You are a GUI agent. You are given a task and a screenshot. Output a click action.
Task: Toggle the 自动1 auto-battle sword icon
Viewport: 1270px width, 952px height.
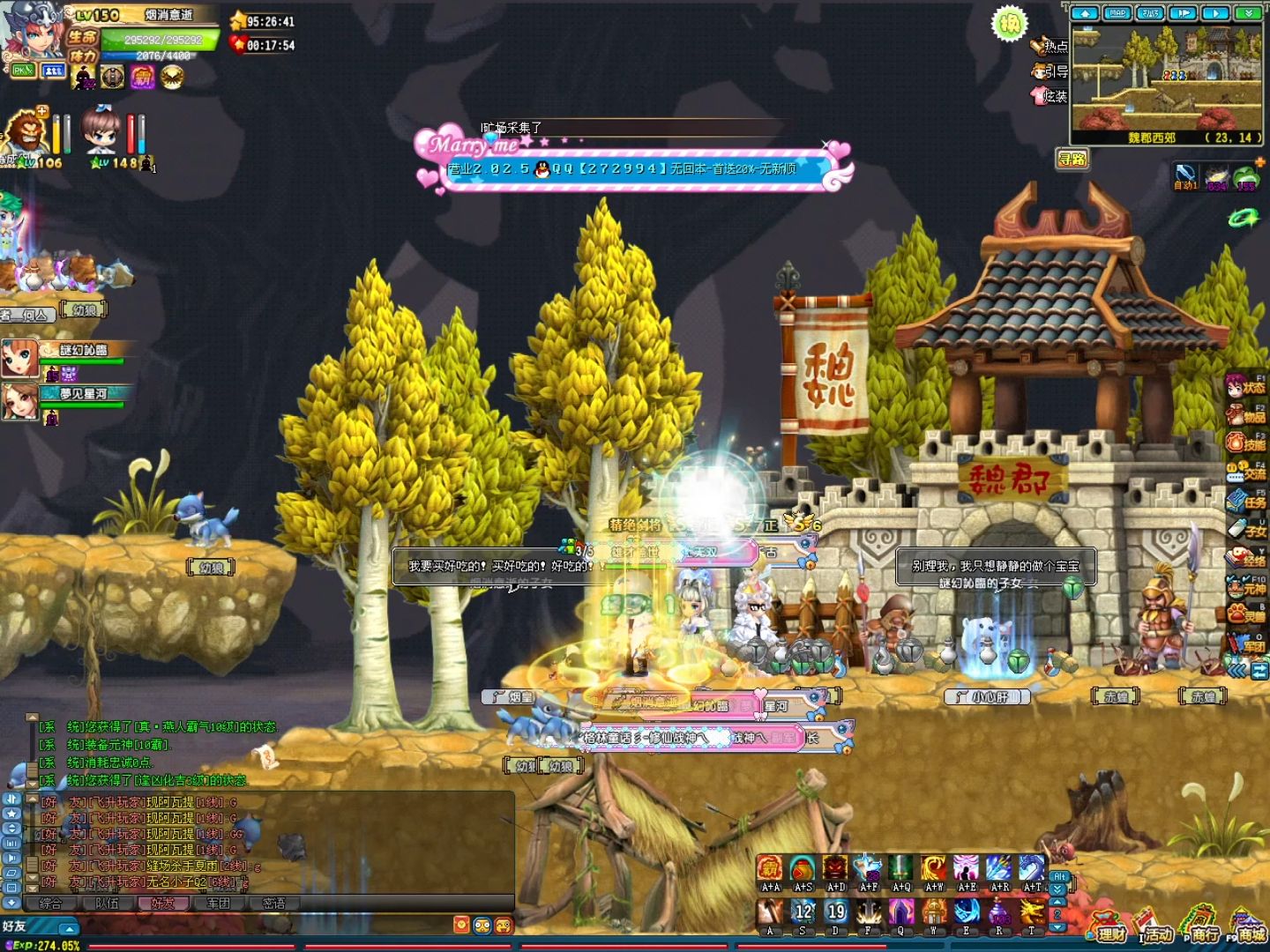pos(1185,175)
